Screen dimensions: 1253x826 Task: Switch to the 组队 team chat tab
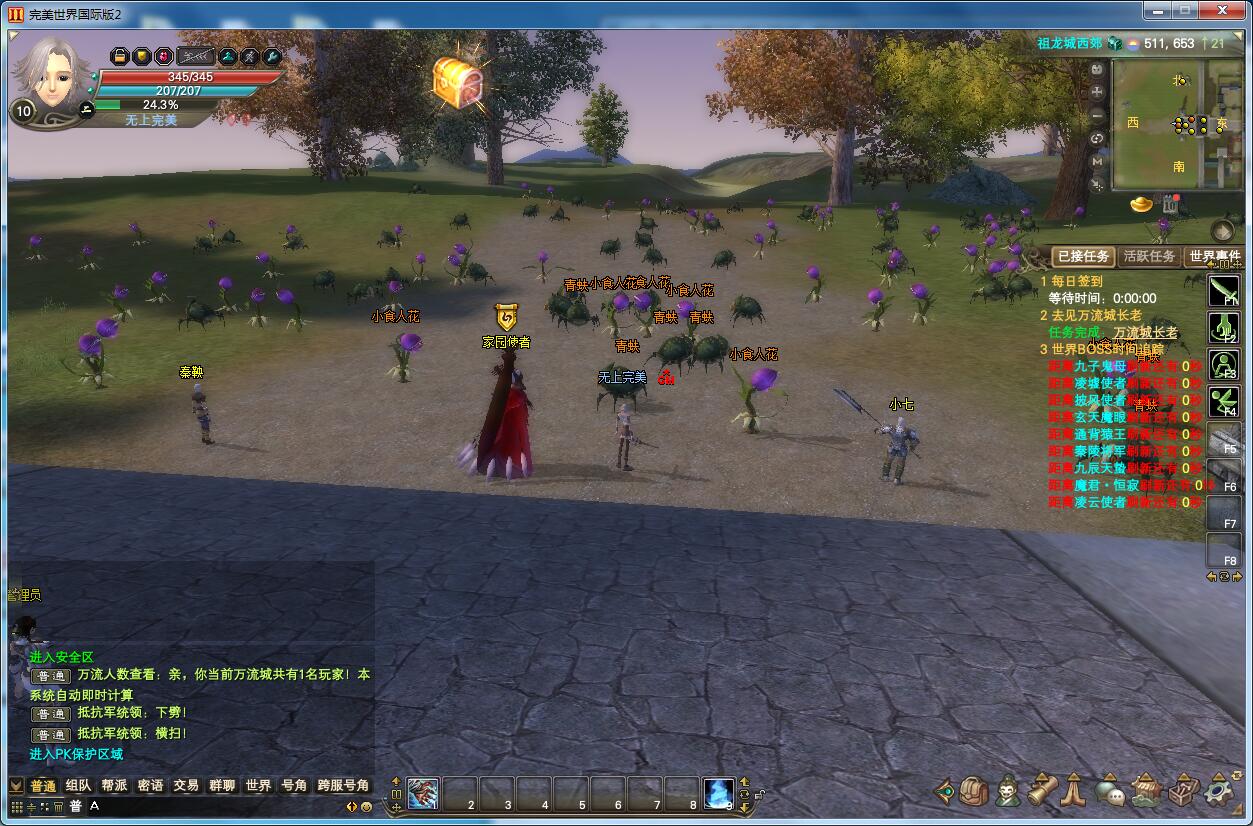(78, 786)
